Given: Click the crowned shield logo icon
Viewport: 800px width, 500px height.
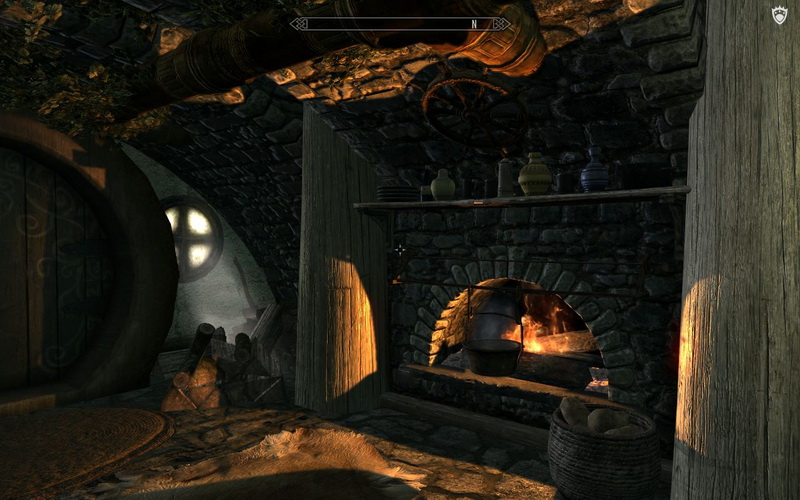Looking at the screenshot, I should [780, 15].
